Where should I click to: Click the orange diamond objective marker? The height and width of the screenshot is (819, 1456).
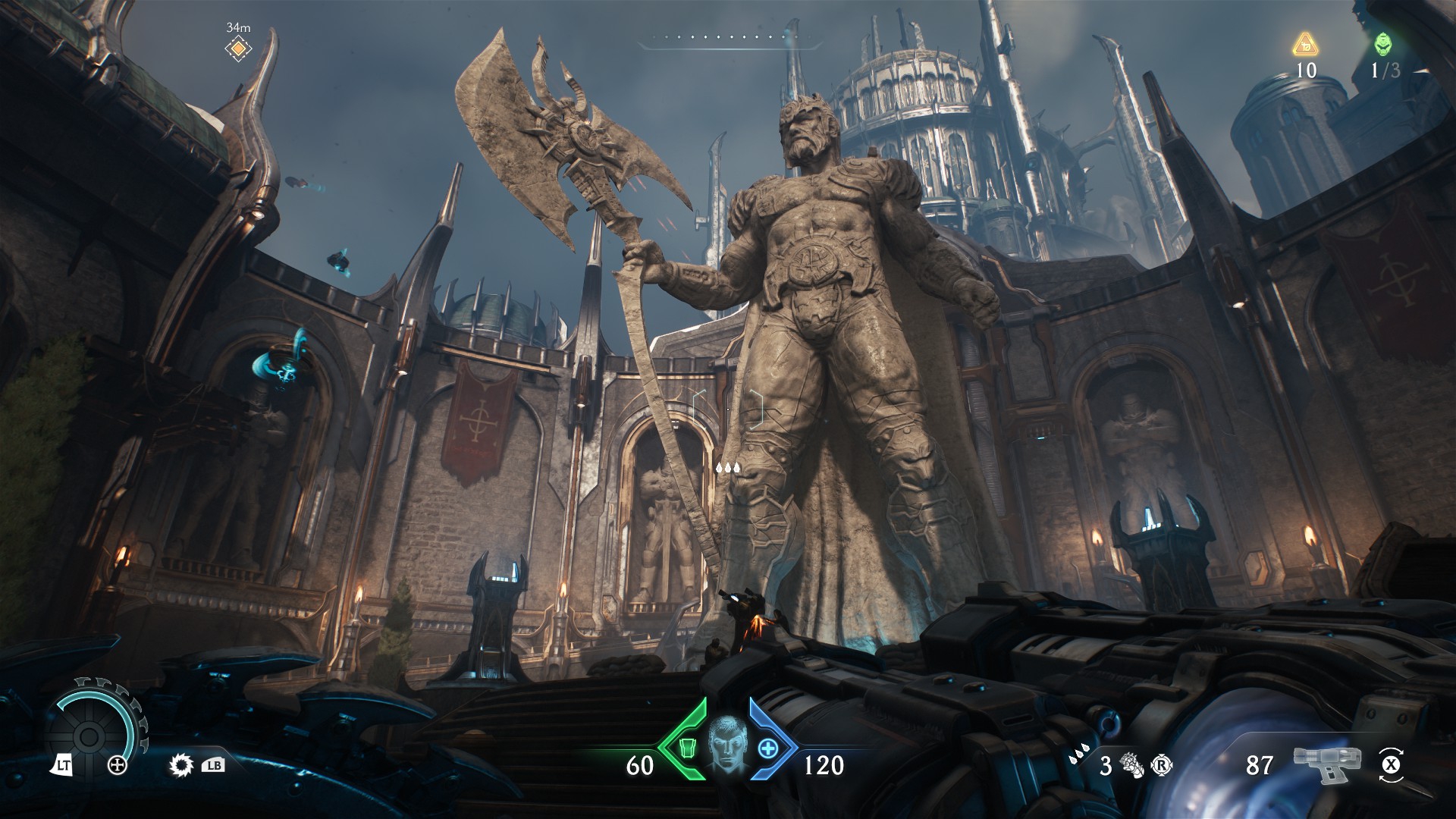coord(238,49)
